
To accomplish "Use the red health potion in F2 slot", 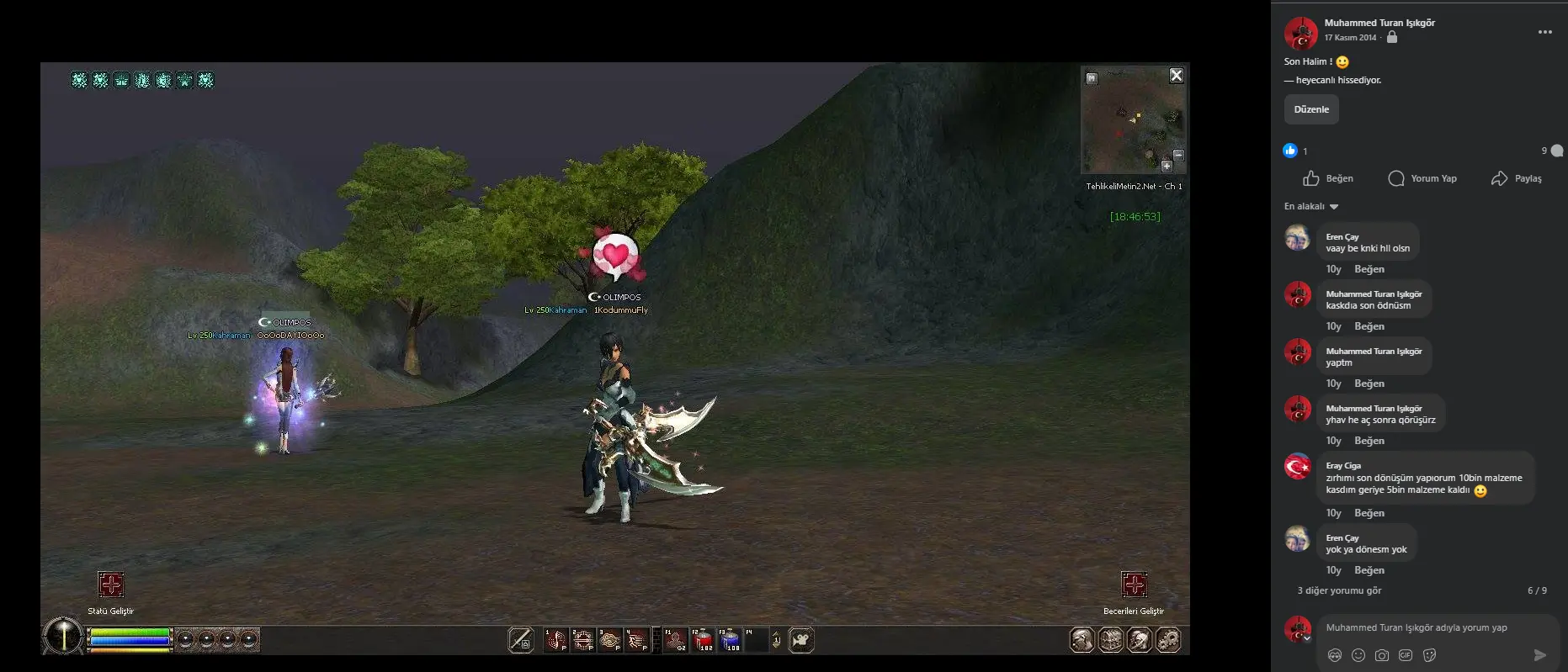I will click(703, 640).
